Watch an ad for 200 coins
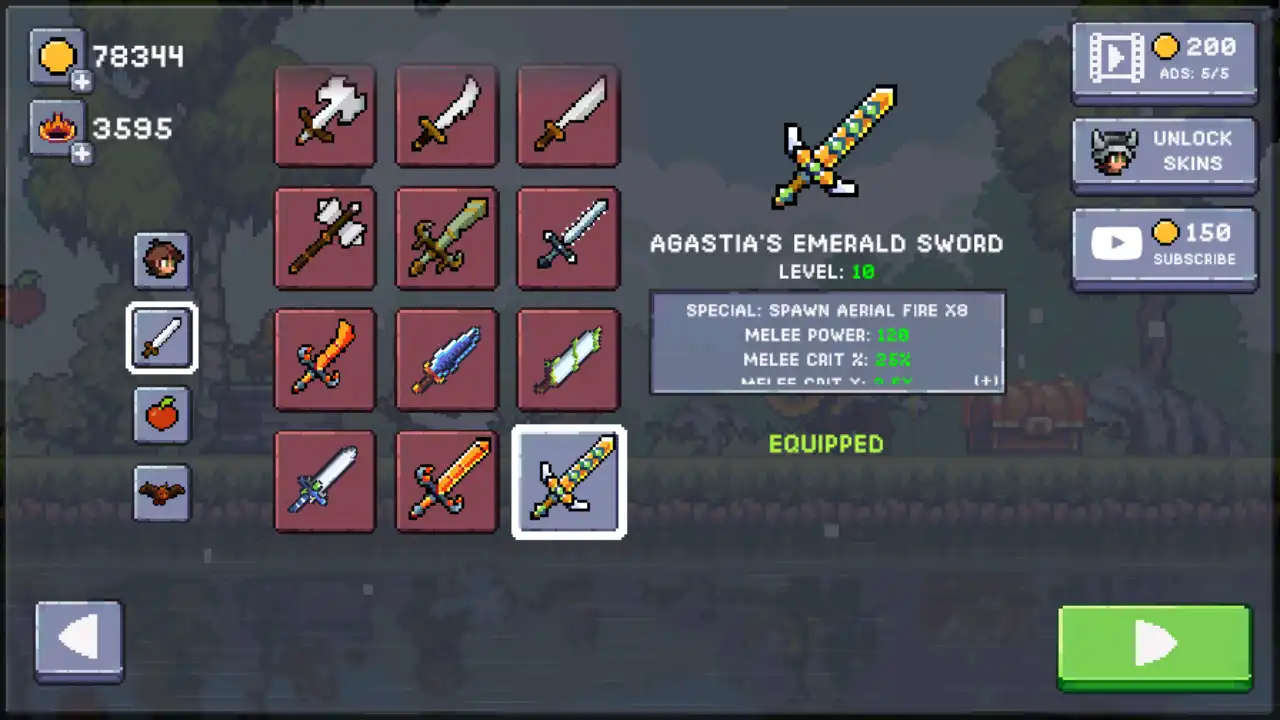Viewport: 1280px width, 720px height. tap(1164, 61)
